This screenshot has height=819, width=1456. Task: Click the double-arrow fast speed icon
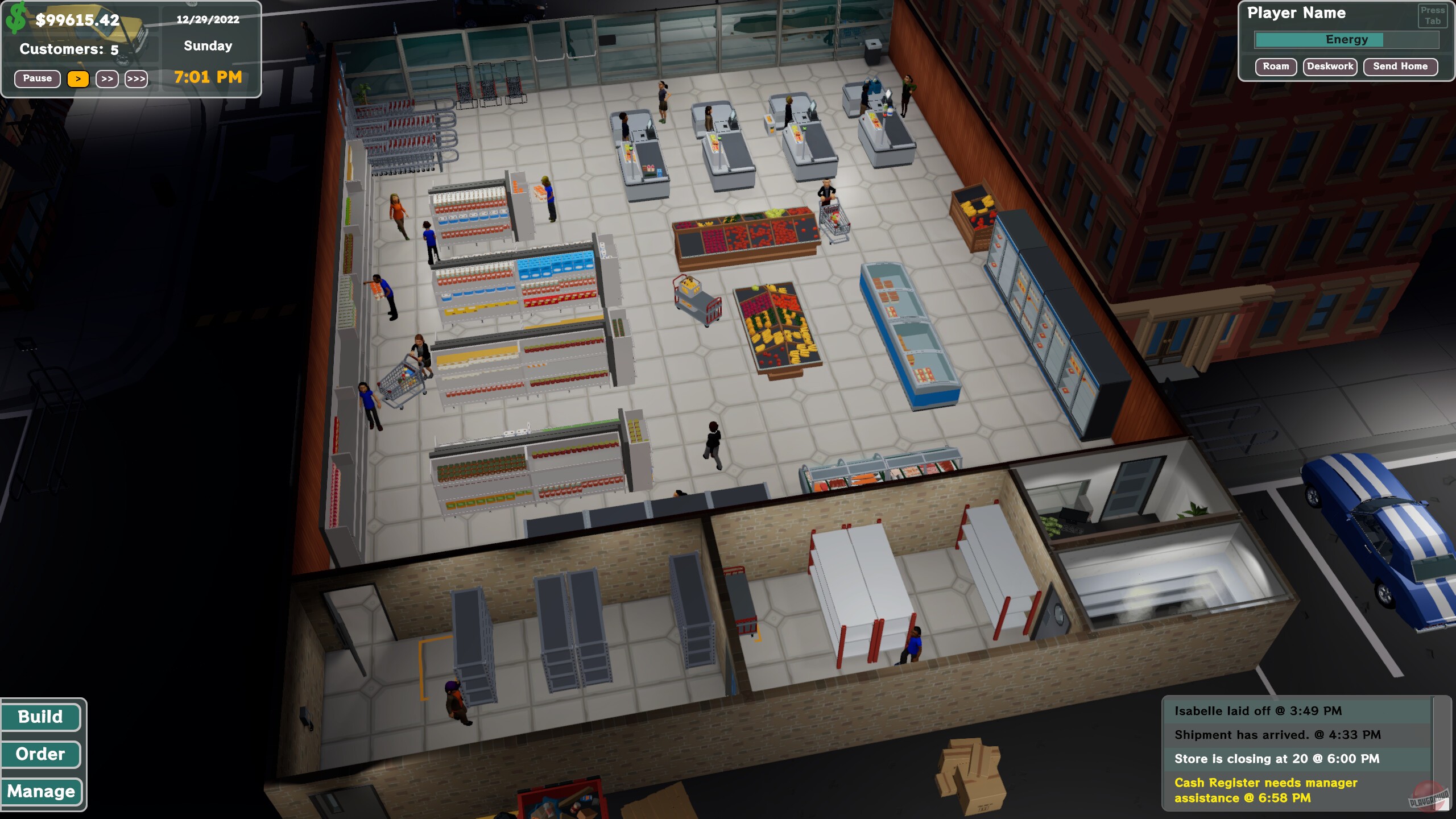tap(106, 79)
